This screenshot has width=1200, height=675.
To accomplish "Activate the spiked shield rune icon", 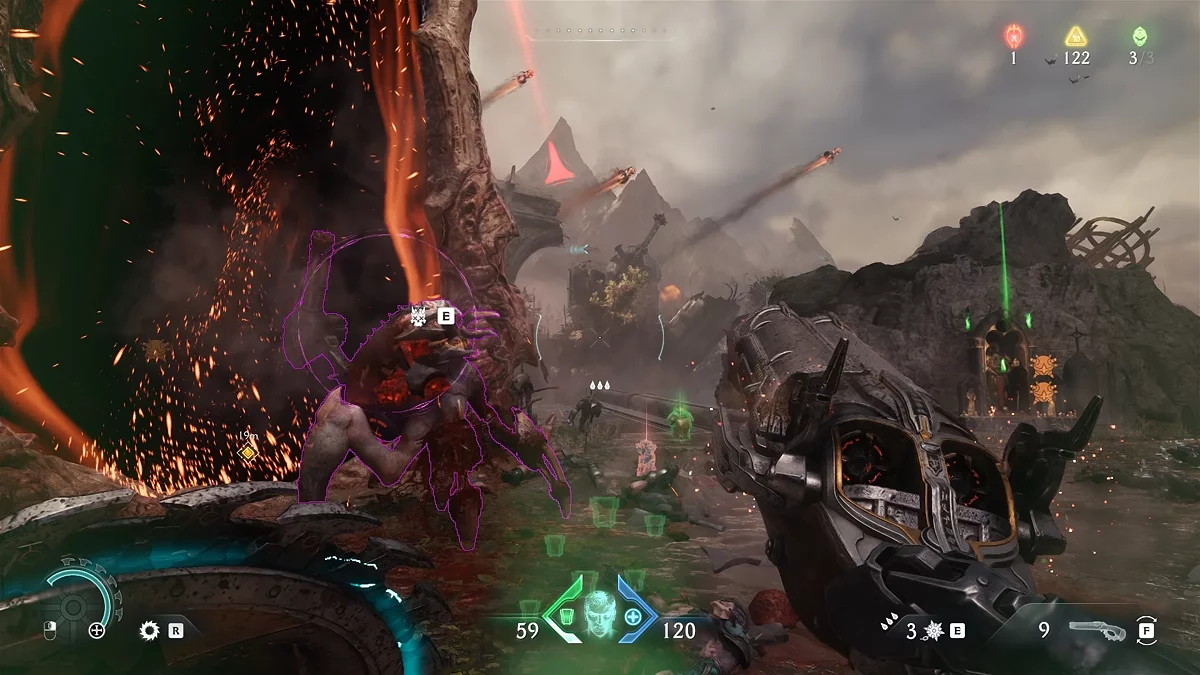I will (x=934, y=631).
